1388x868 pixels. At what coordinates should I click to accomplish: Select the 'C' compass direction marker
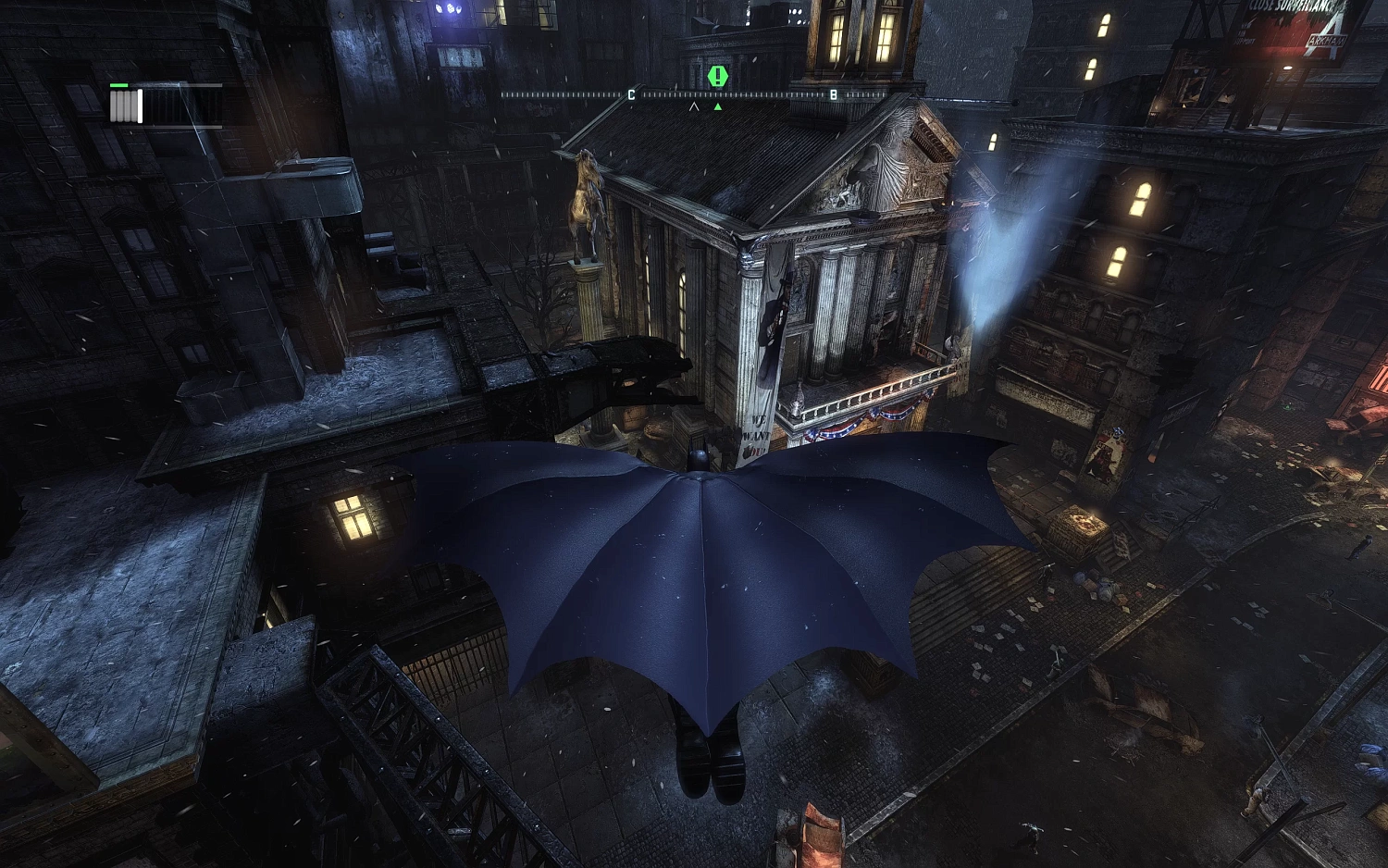[x=632, y=93]
